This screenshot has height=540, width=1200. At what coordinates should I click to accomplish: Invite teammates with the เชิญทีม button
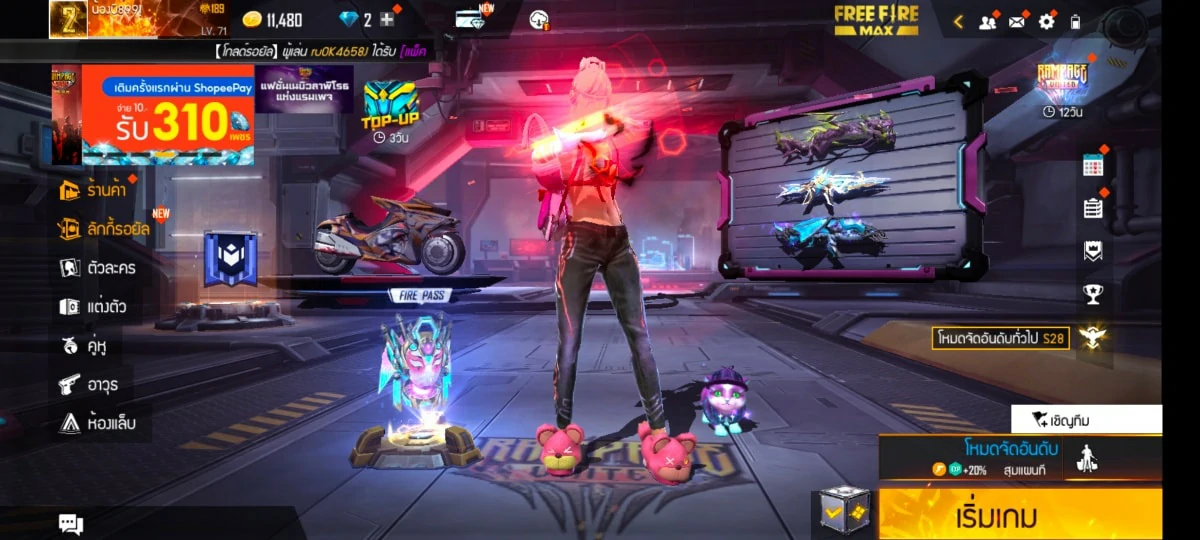point(1086,419)
